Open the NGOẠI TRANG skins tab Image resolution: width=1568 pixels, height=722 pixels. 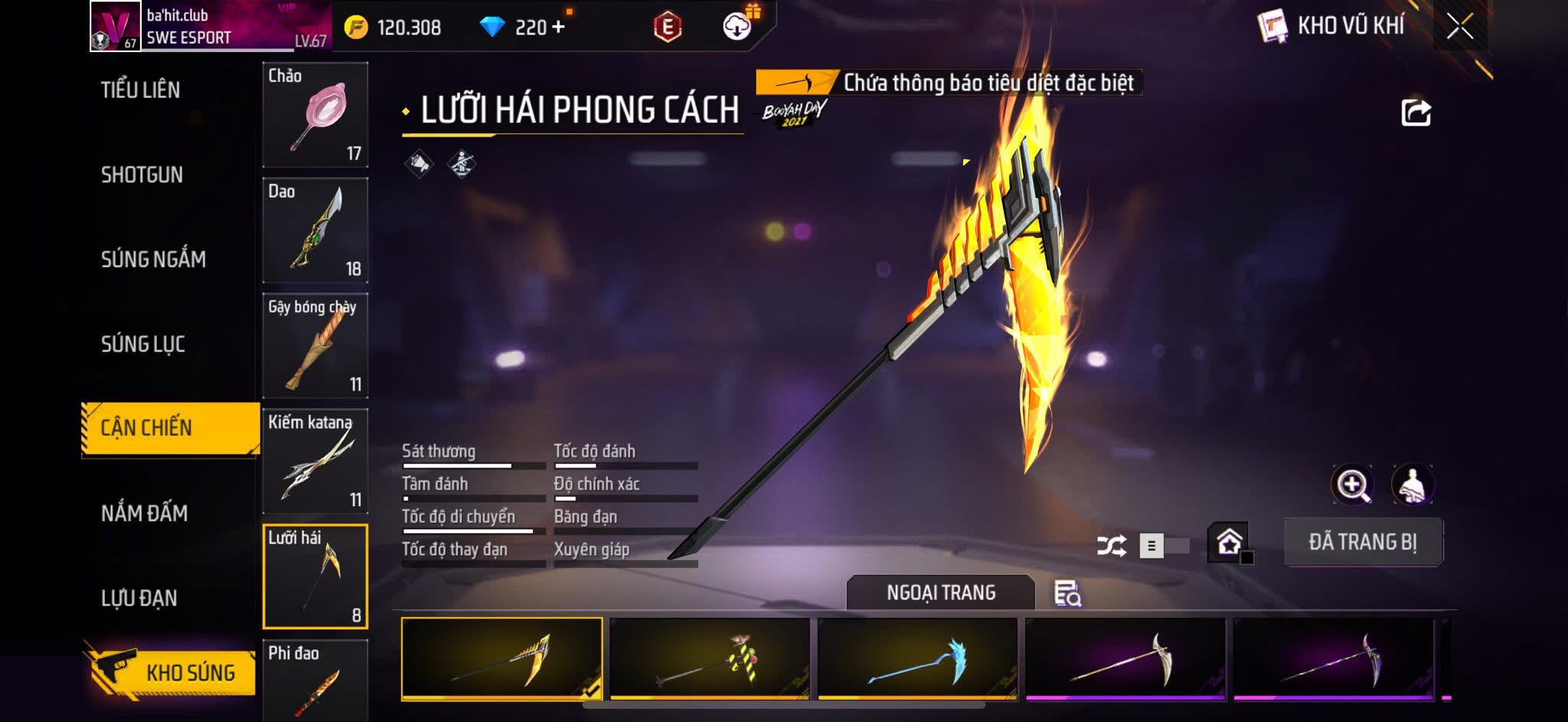coord(940,593)
